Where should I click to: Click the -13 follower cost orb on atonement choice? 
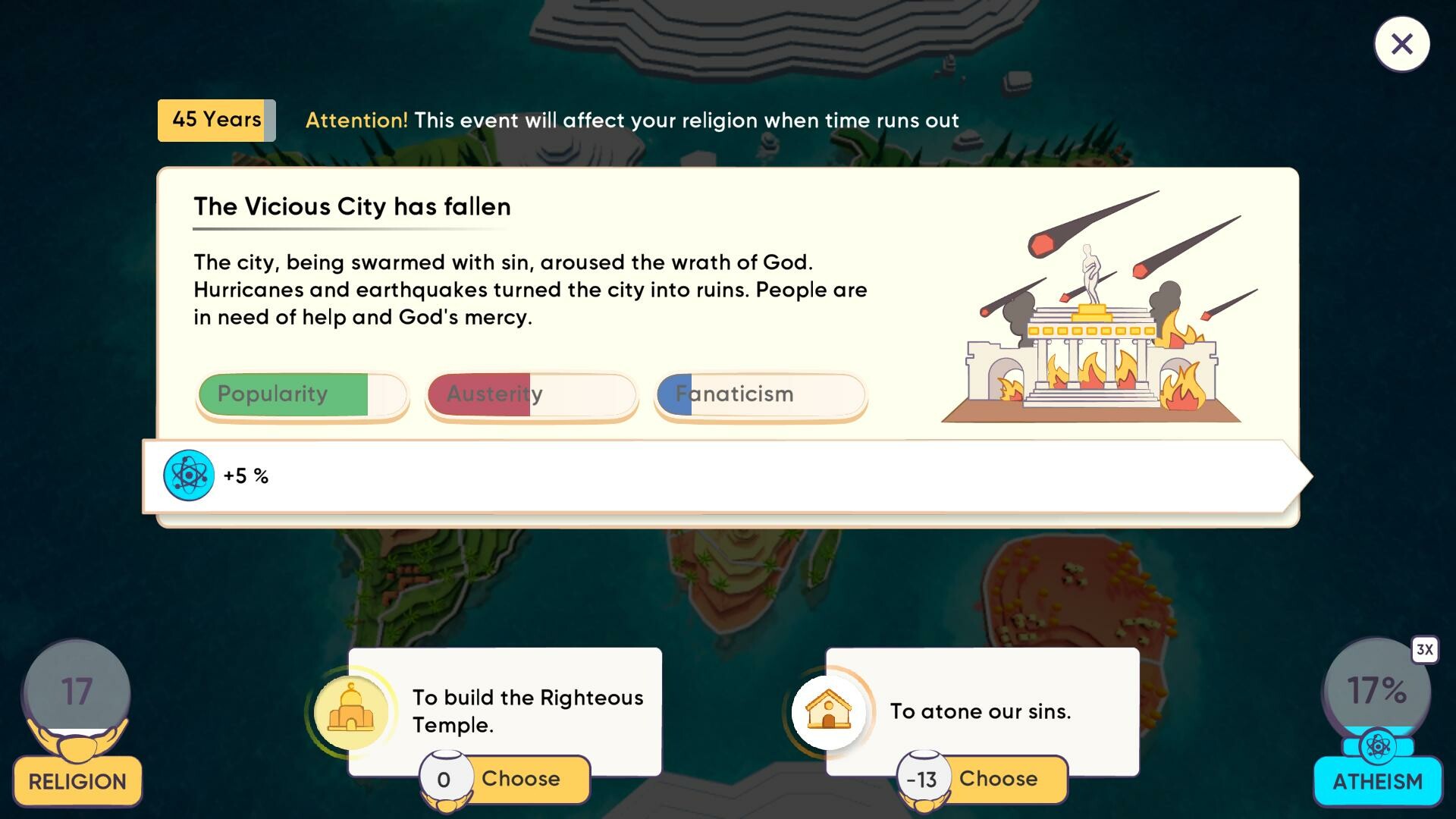[924, 779]
